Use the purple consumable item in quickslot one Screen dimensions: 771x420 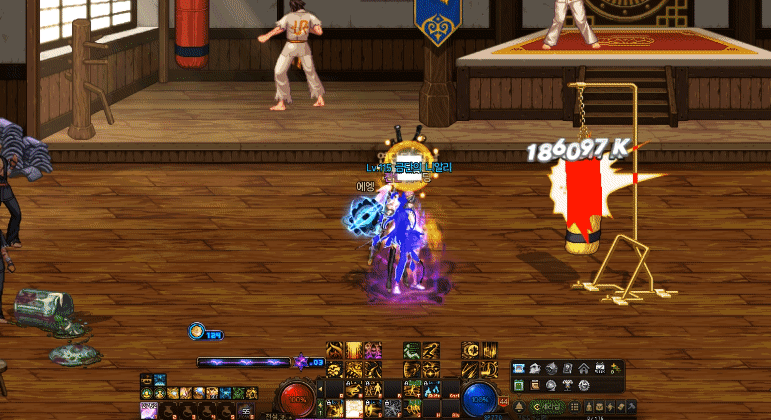coord(149,410)
